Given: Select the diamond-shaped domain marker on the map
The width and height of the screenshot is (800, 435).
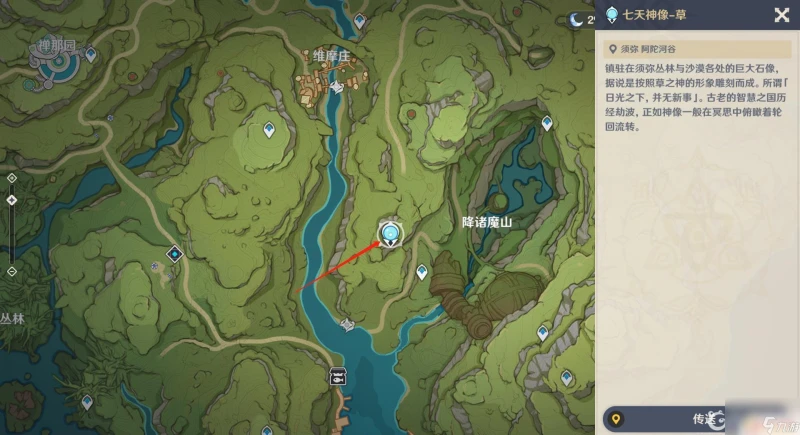Looking at the screenshot, I should tap(176, 254).
